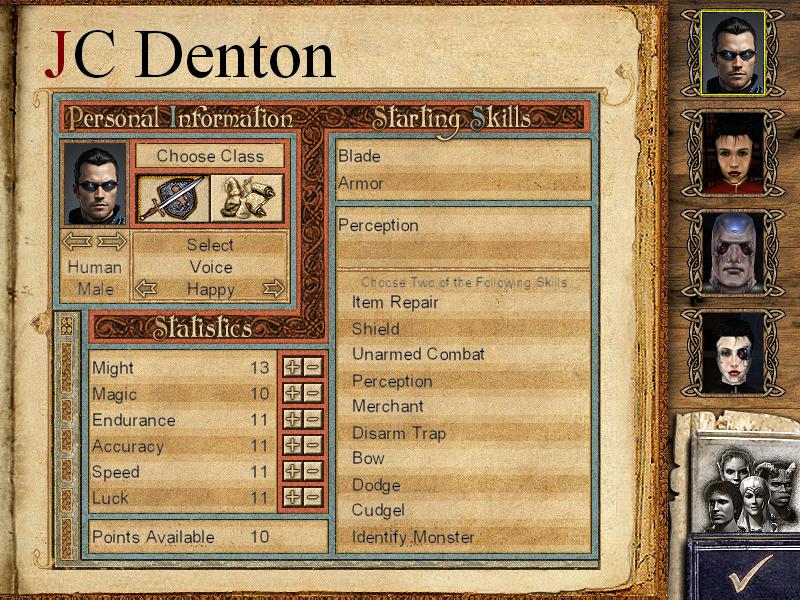Screen dimensions: 800x600
Task: Switch to the next voice option
Action: click(273, 289)
